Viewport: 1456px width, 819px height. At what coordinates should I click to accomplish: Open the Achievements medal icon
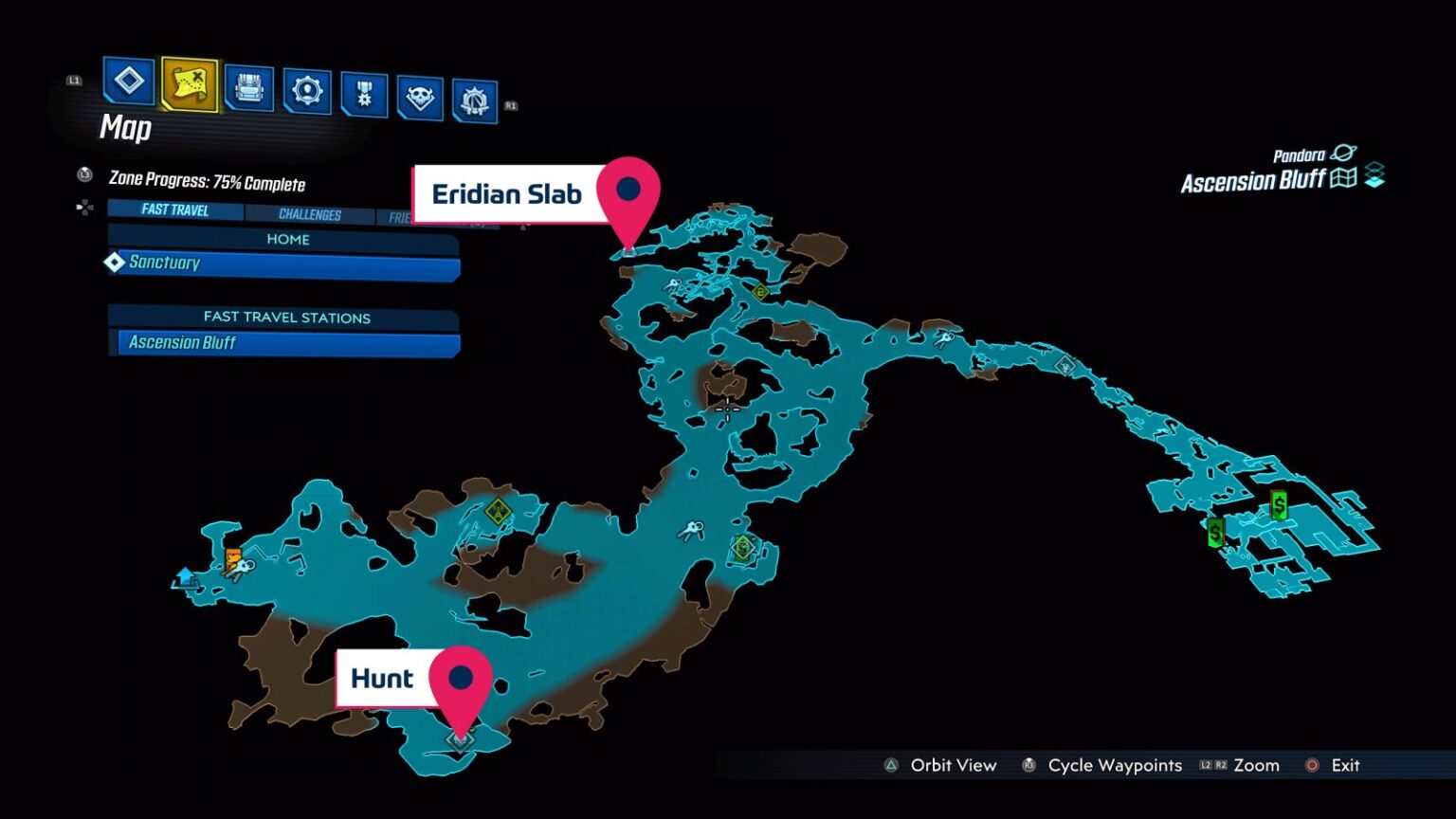[364, 90]
